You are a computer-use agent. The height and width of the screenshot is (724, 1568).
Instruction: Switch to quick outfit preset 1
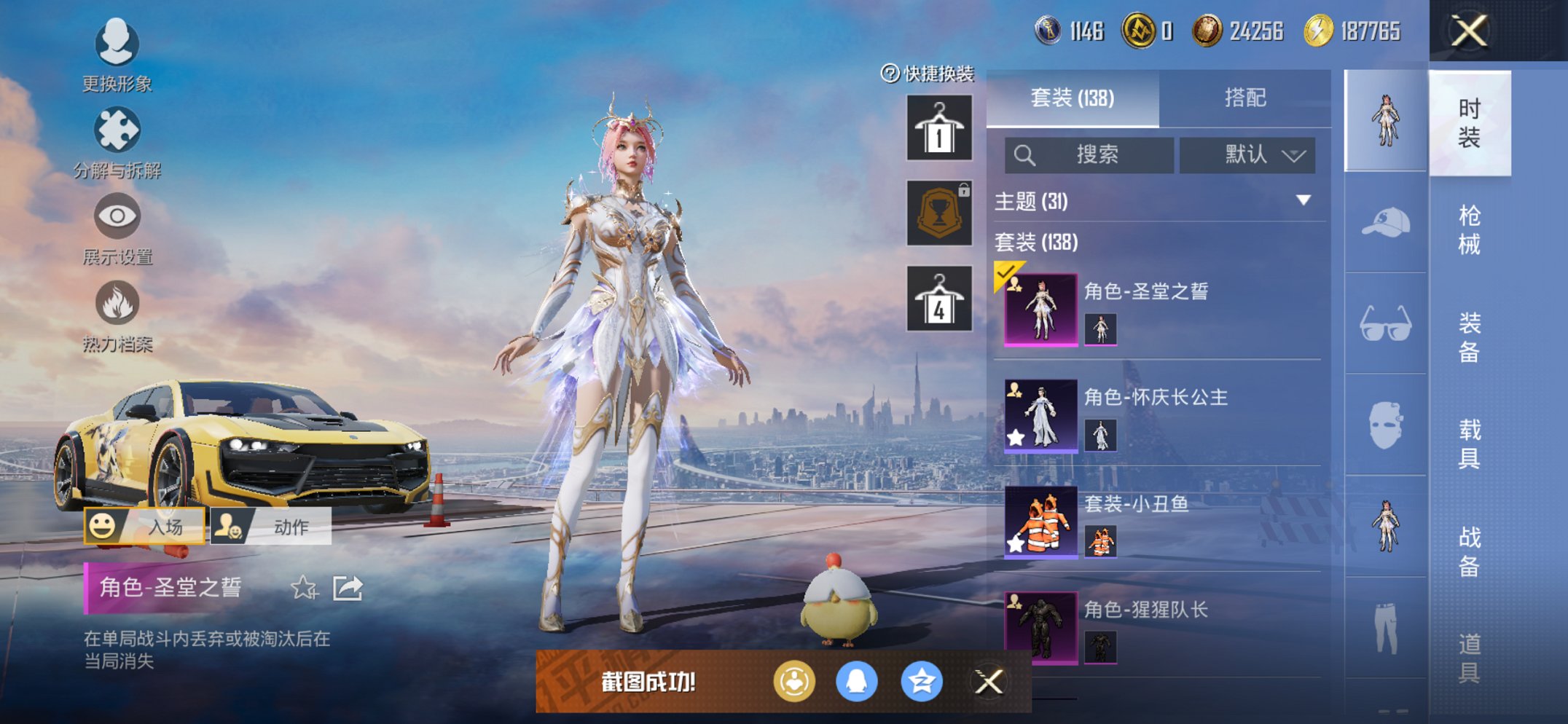click(939, 128)
